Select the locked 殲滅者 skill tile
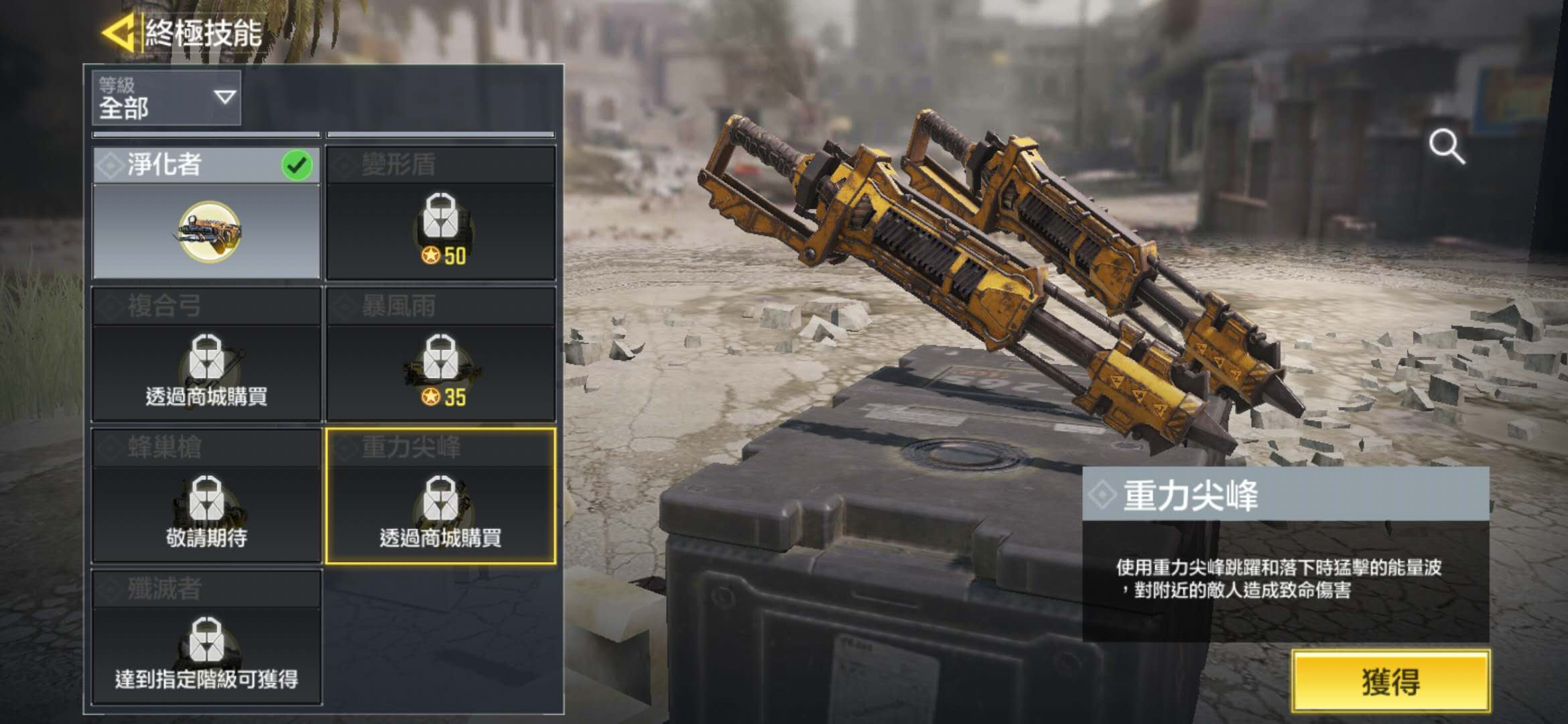Viewport: 1568px width, 724px height. [206, 637]
